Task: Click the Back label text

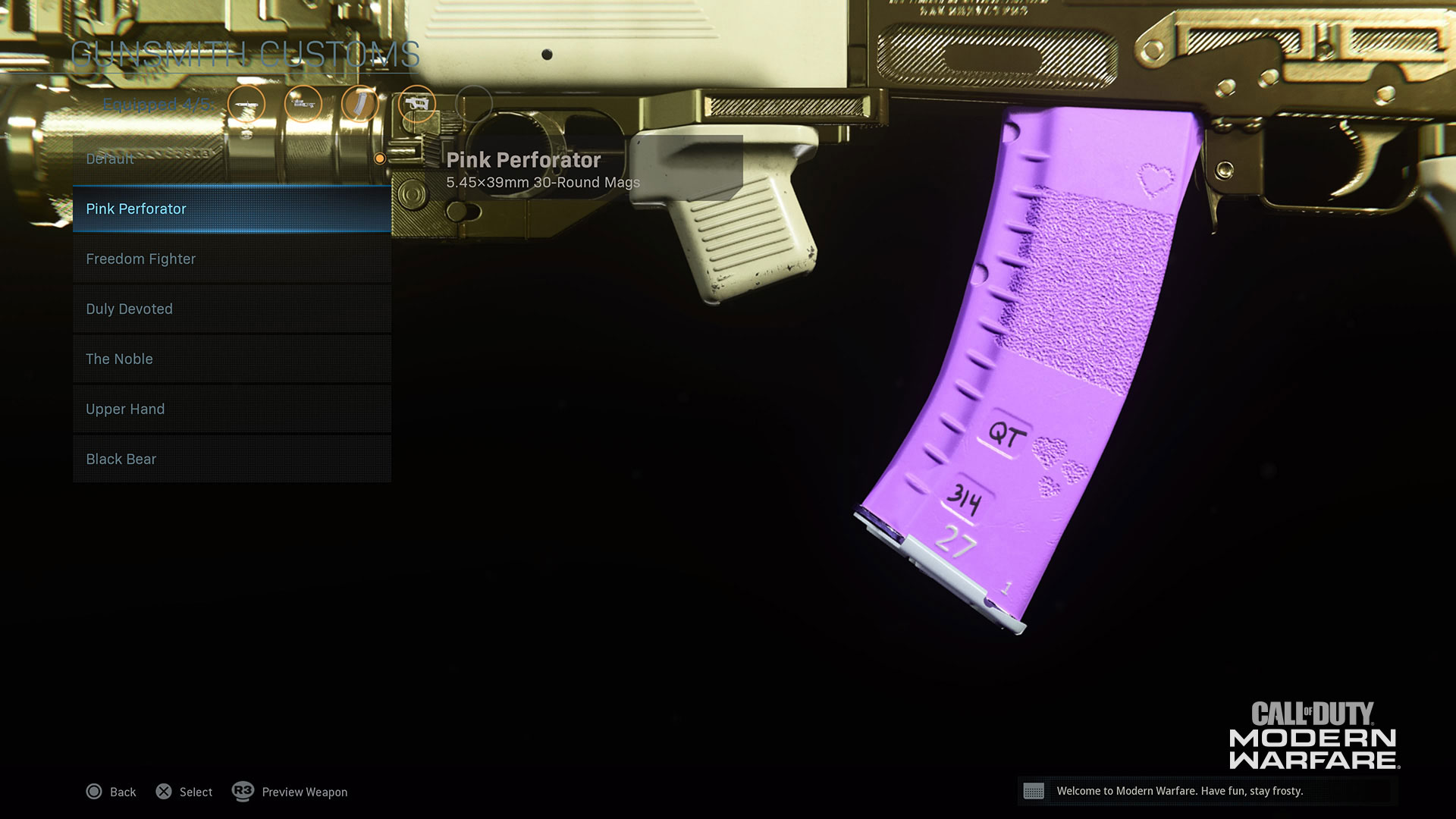Action: click(123, 792)
